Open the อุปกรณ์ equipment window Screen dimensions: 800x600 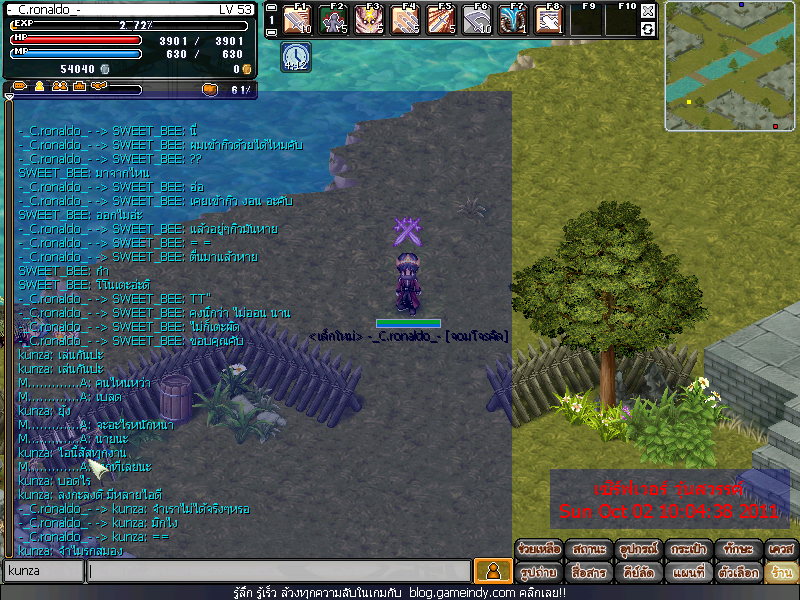coord(639,549)
